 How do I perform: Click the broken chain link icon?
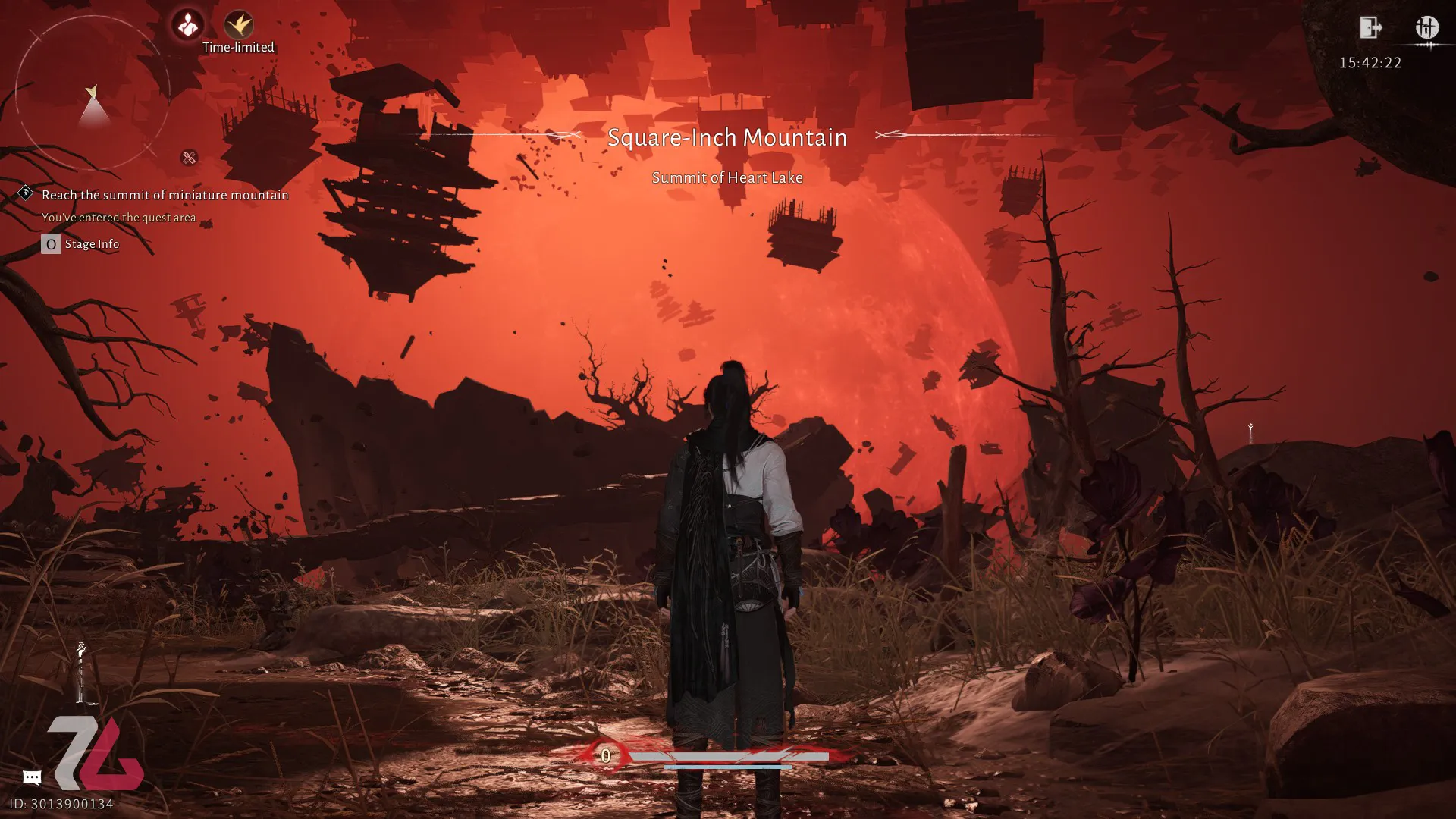coord(189,158)
